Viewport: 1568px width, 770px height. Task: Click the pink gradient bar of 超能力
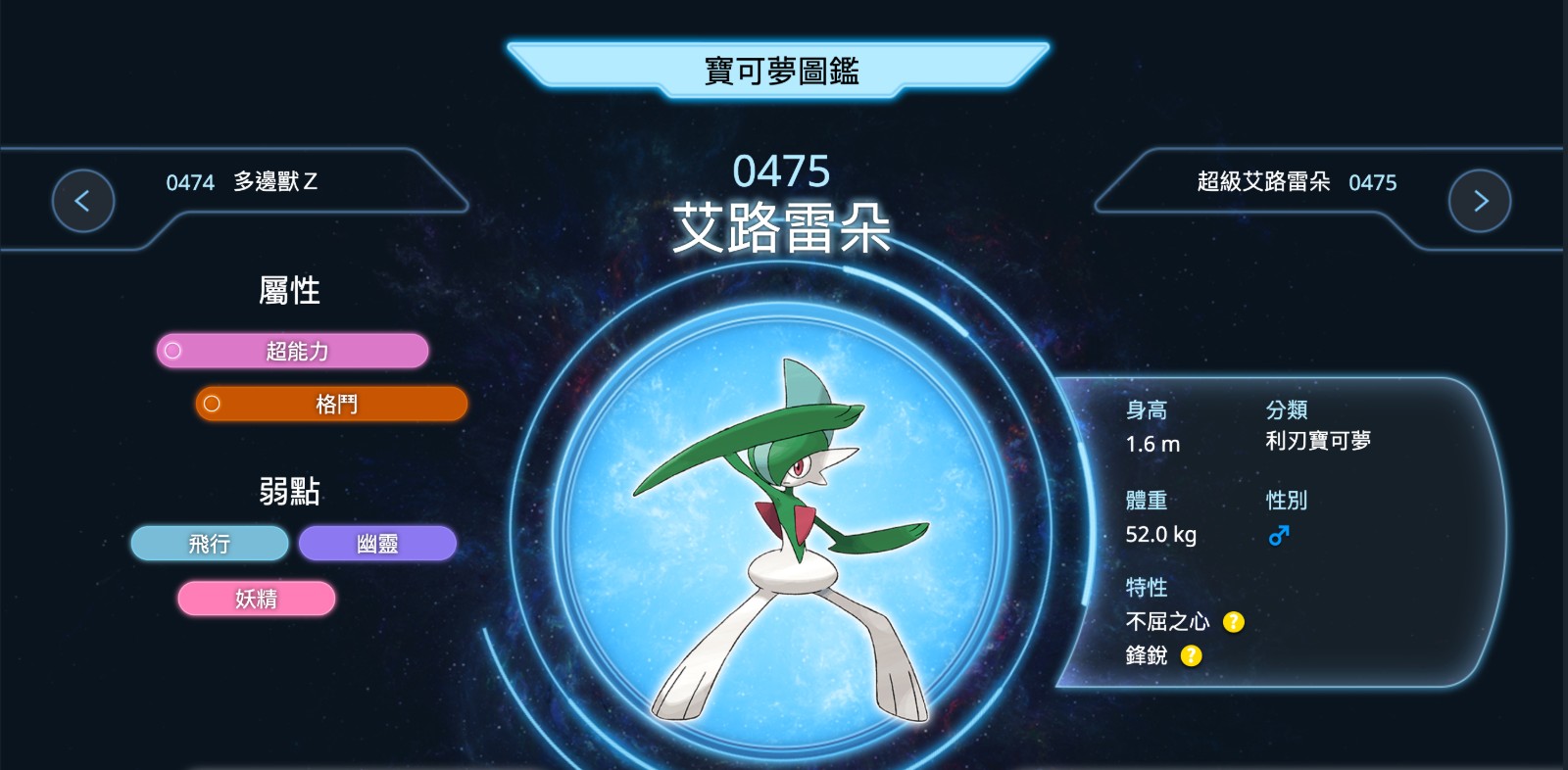click(294, 350)
